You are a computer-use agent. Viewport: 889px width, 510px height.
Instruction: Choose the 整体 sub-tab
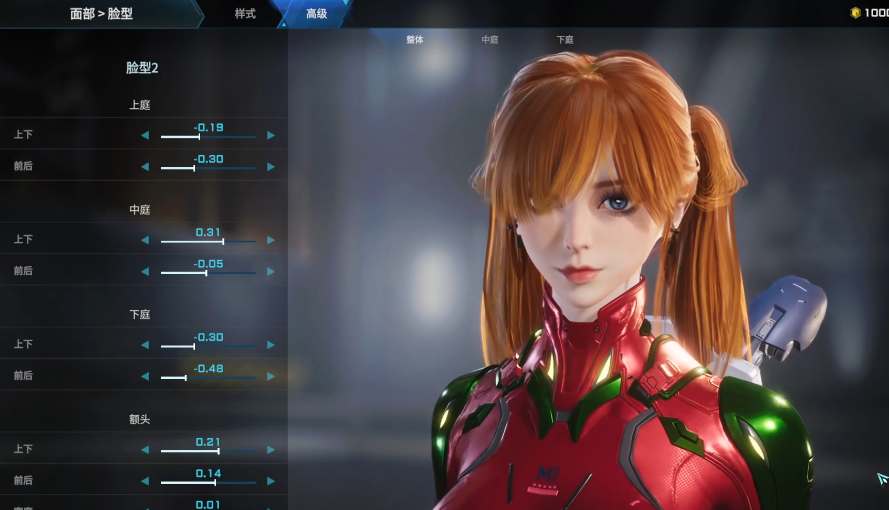[x=415, y=40]
